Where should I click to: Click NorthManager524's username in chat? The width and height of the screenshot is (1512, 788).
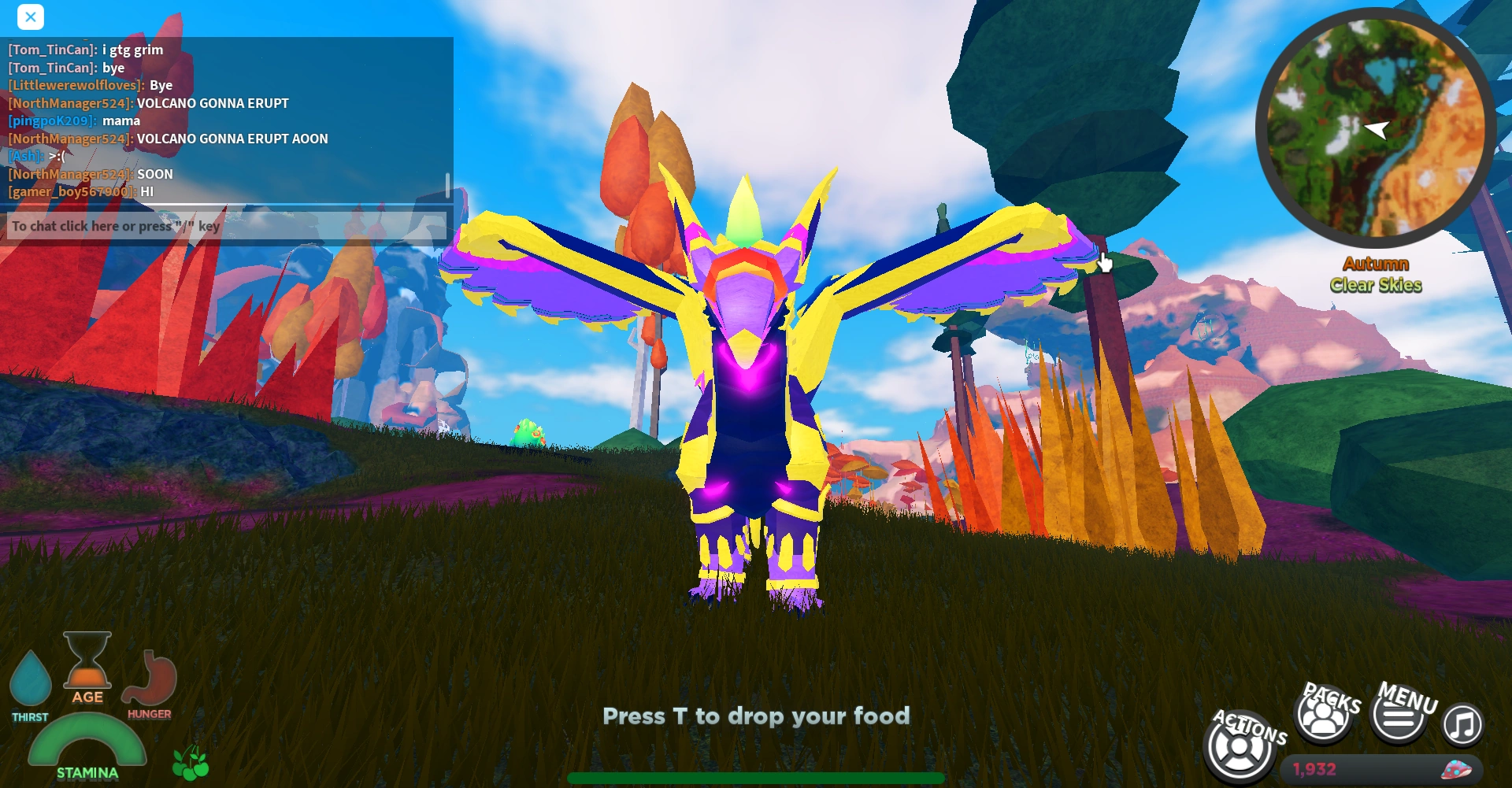coord(69,103)
